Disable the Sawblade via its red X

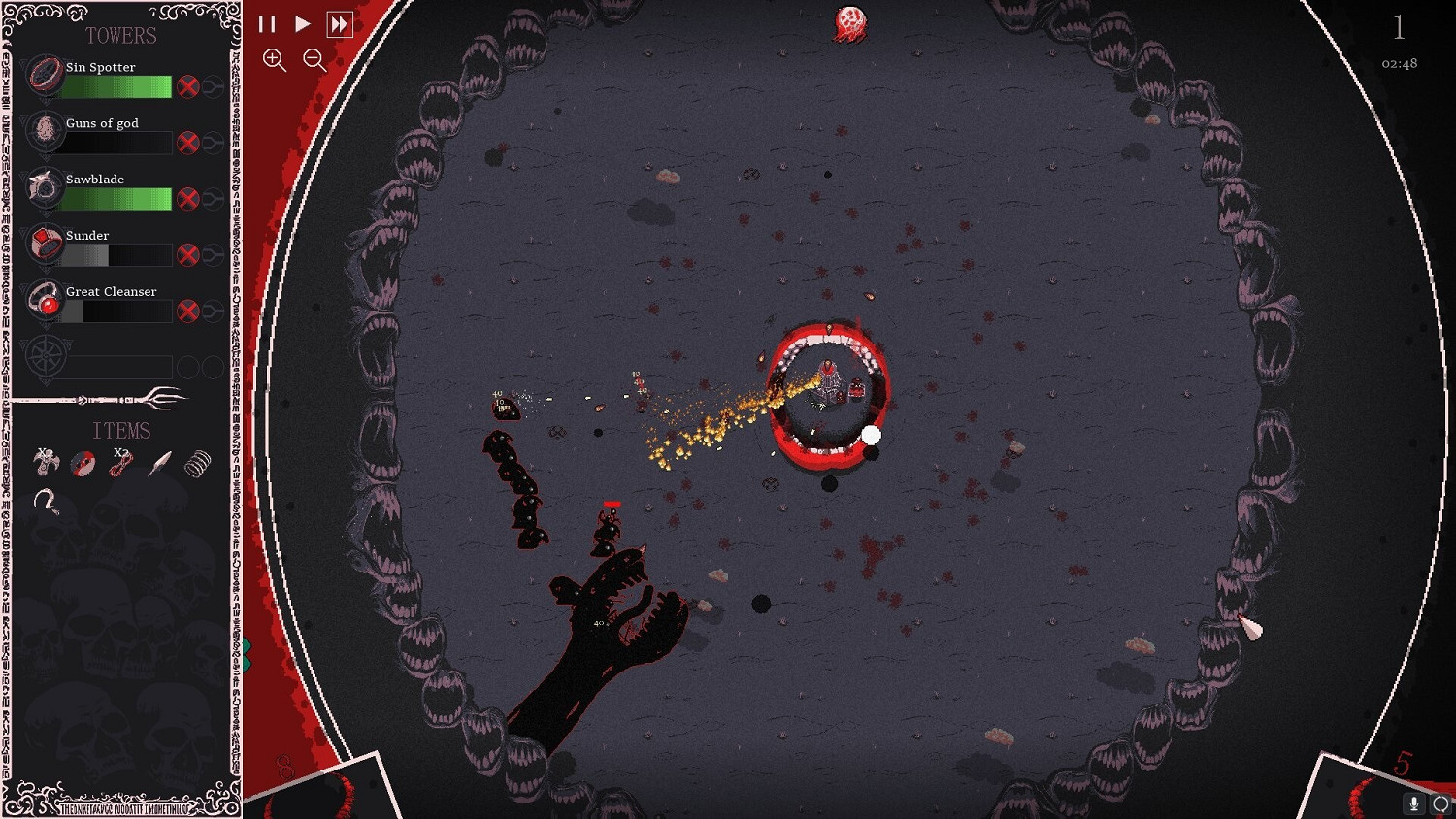[188, 199]
